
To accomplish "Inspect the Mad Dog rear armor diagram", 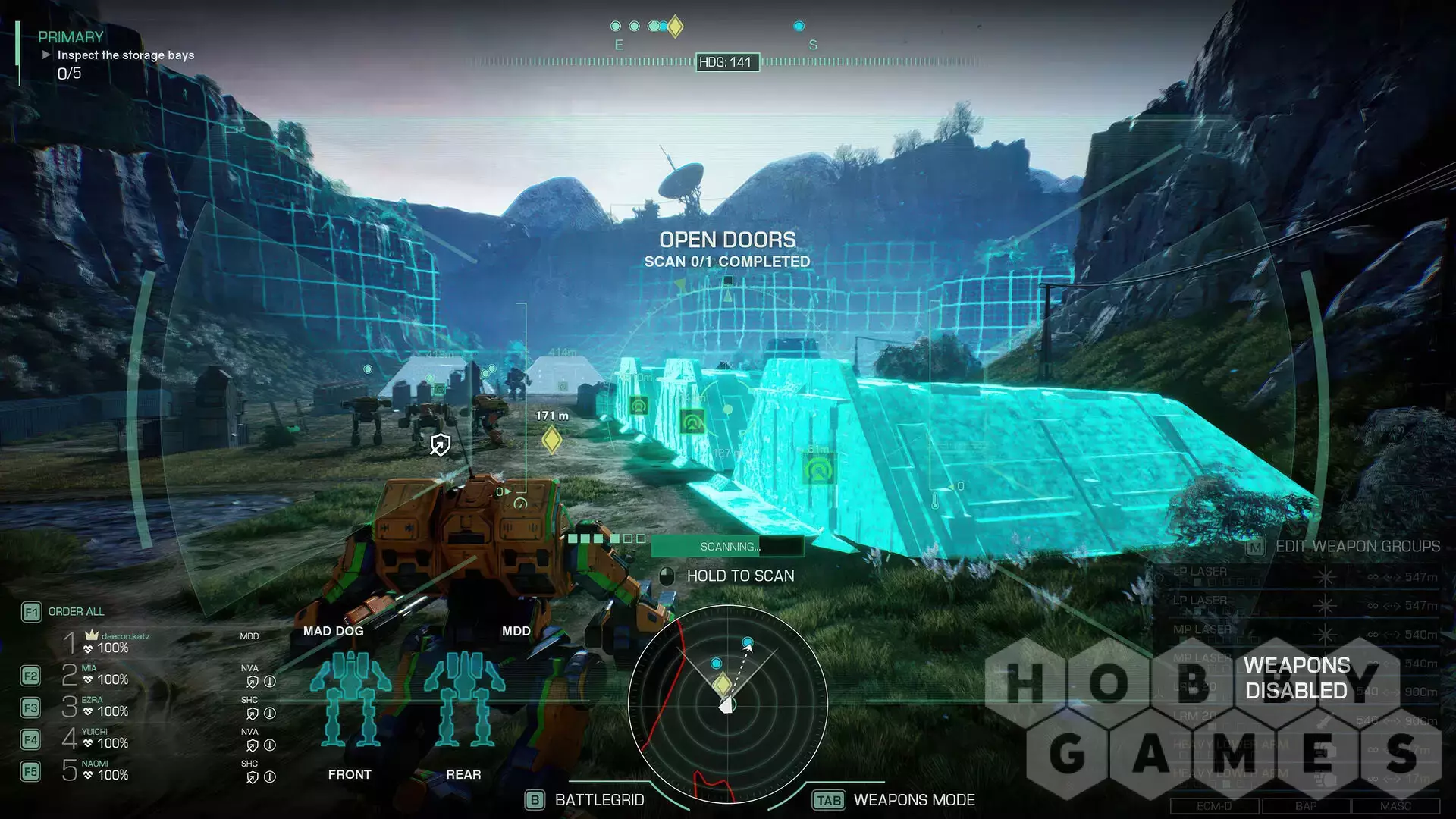I will point(464,698).
